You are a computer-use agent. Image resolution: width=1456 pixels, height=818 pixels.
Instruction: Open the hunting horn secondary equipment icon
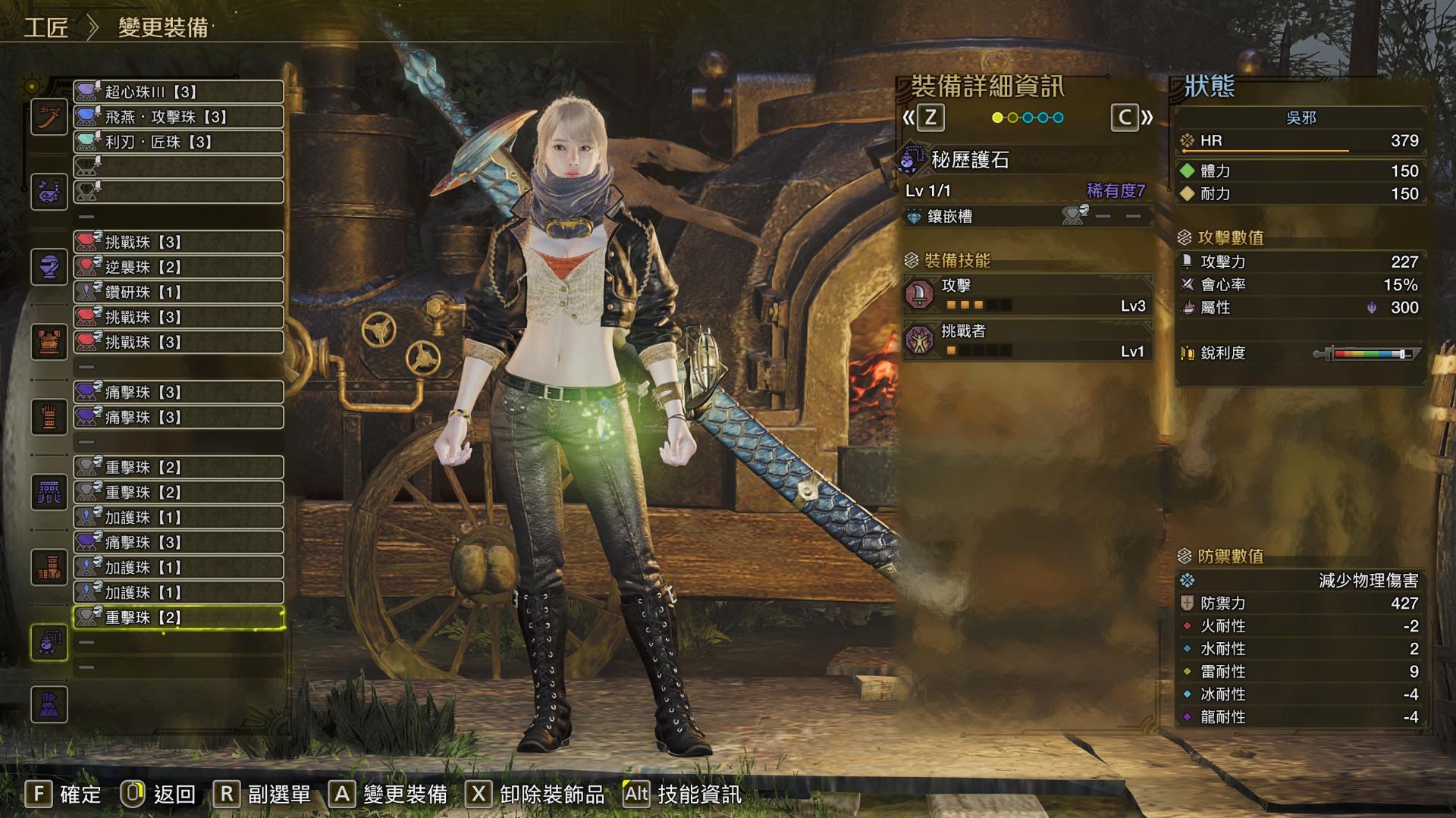49,192
